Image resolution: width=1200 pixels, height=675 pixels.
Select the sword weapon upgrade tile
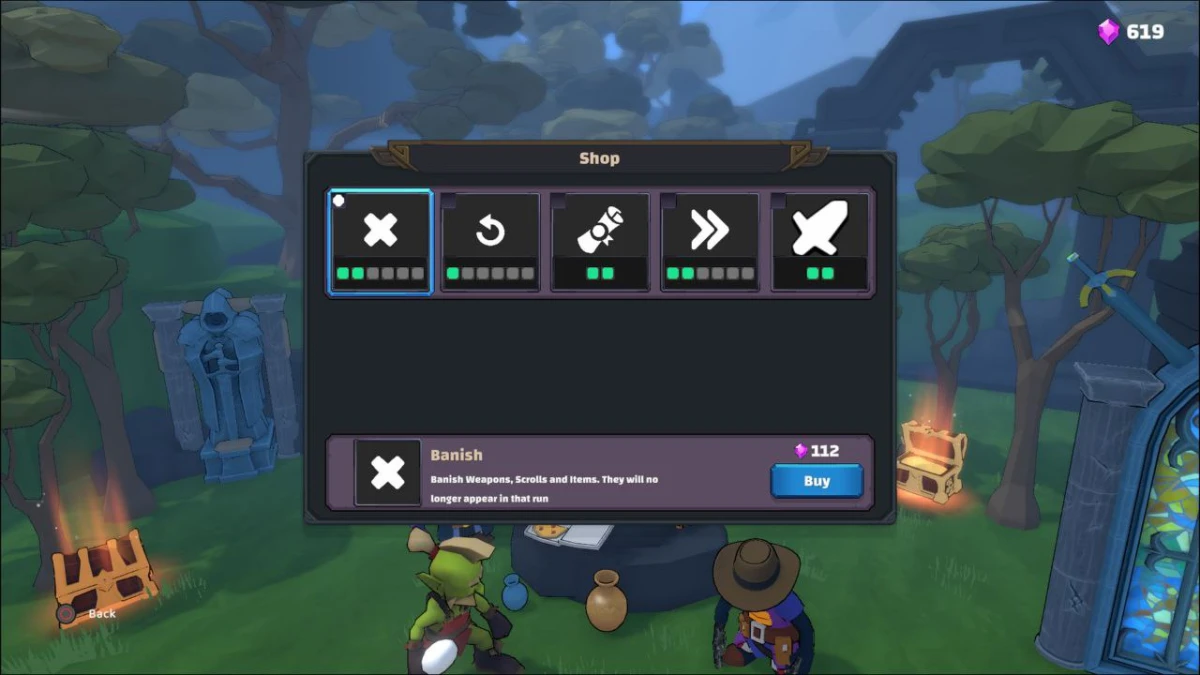click(820, 242)
